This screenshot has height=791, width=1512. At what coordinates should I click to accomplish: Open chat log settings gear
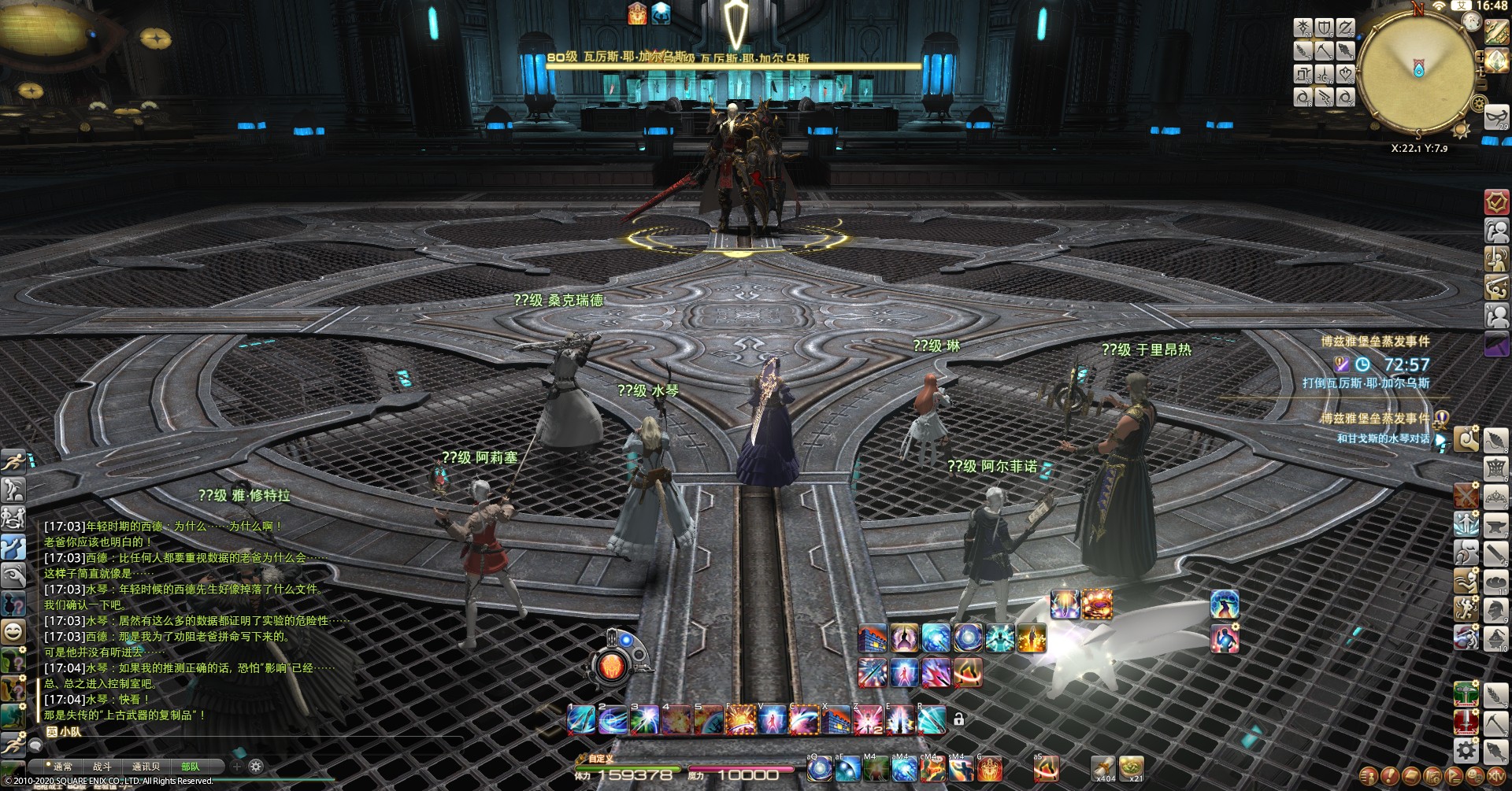point(256,765)
